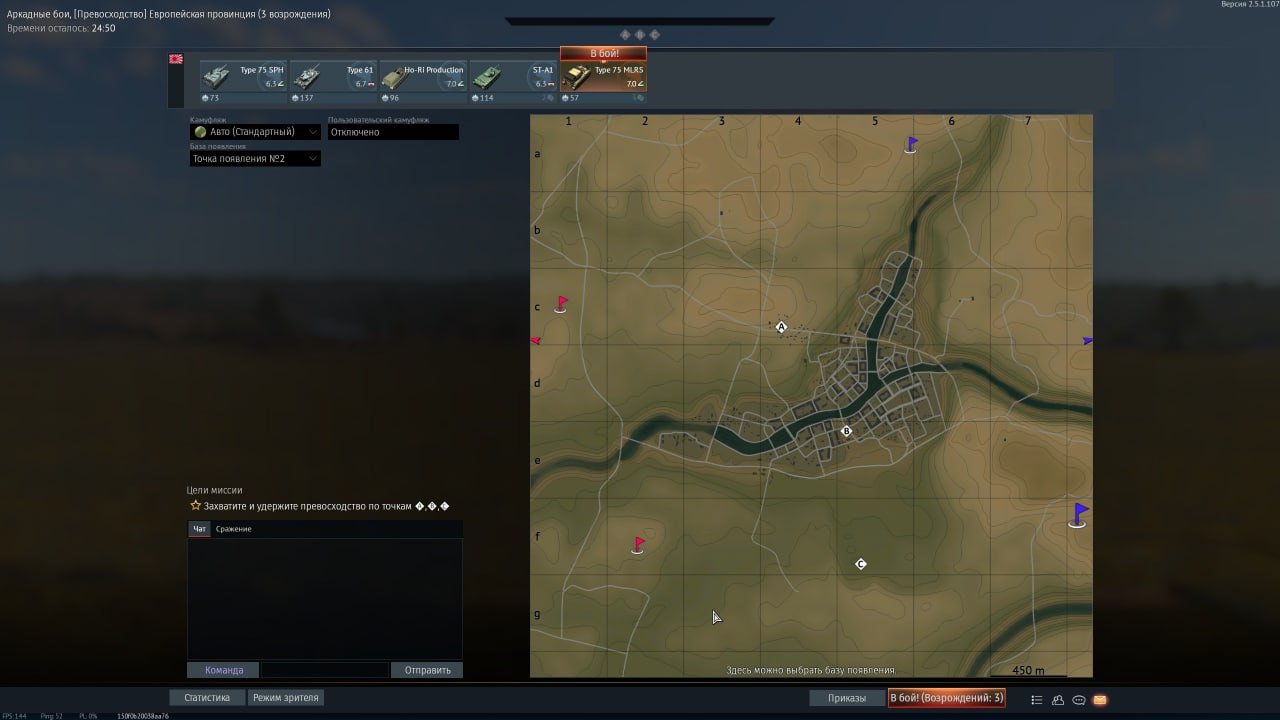Click capture point A marker on map
1280x720 pixels.
pos(782,327)
